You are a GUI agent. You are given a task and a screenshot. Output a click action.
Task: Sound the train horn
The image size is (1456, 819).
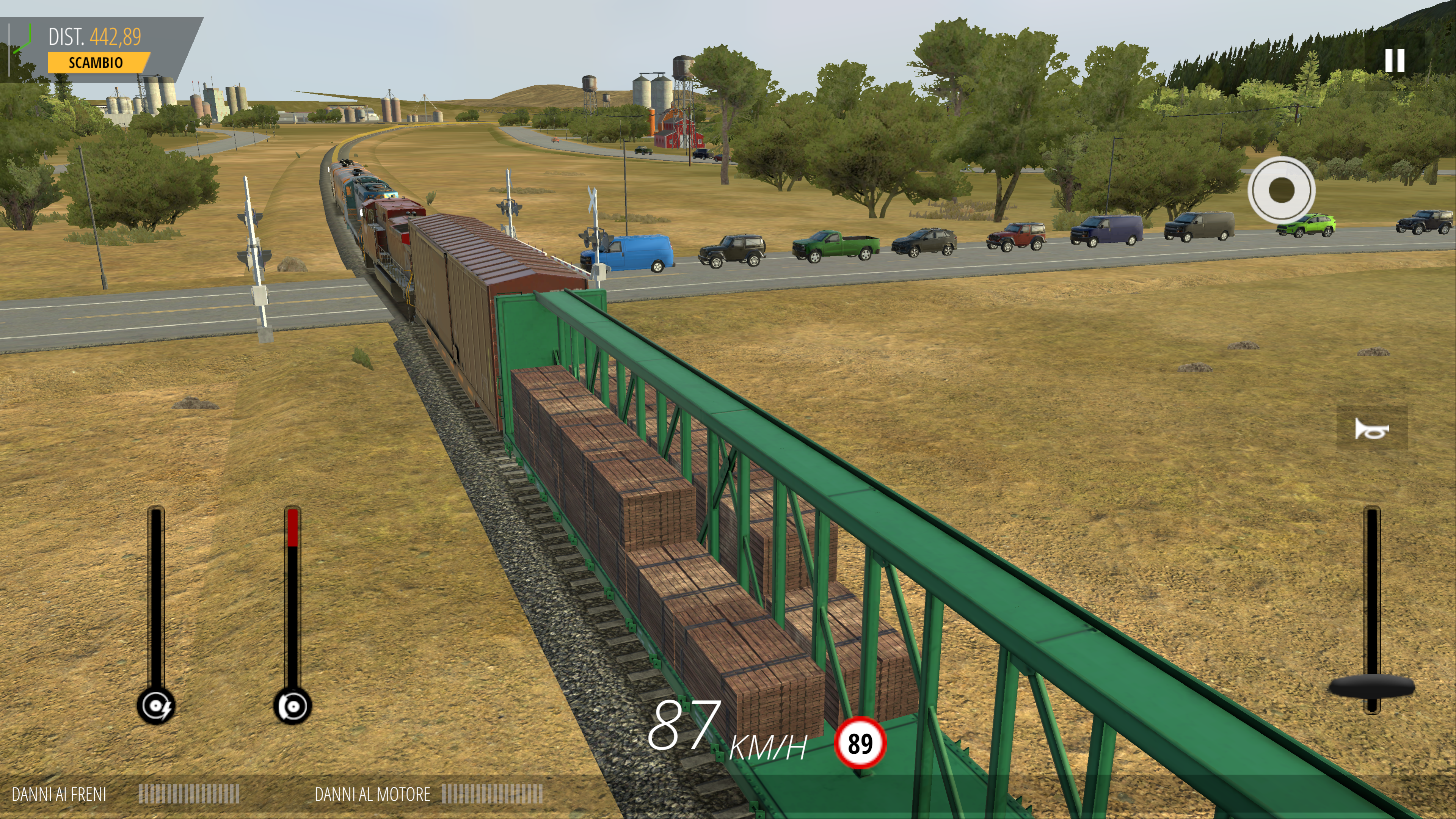(x=1371, y=430)
